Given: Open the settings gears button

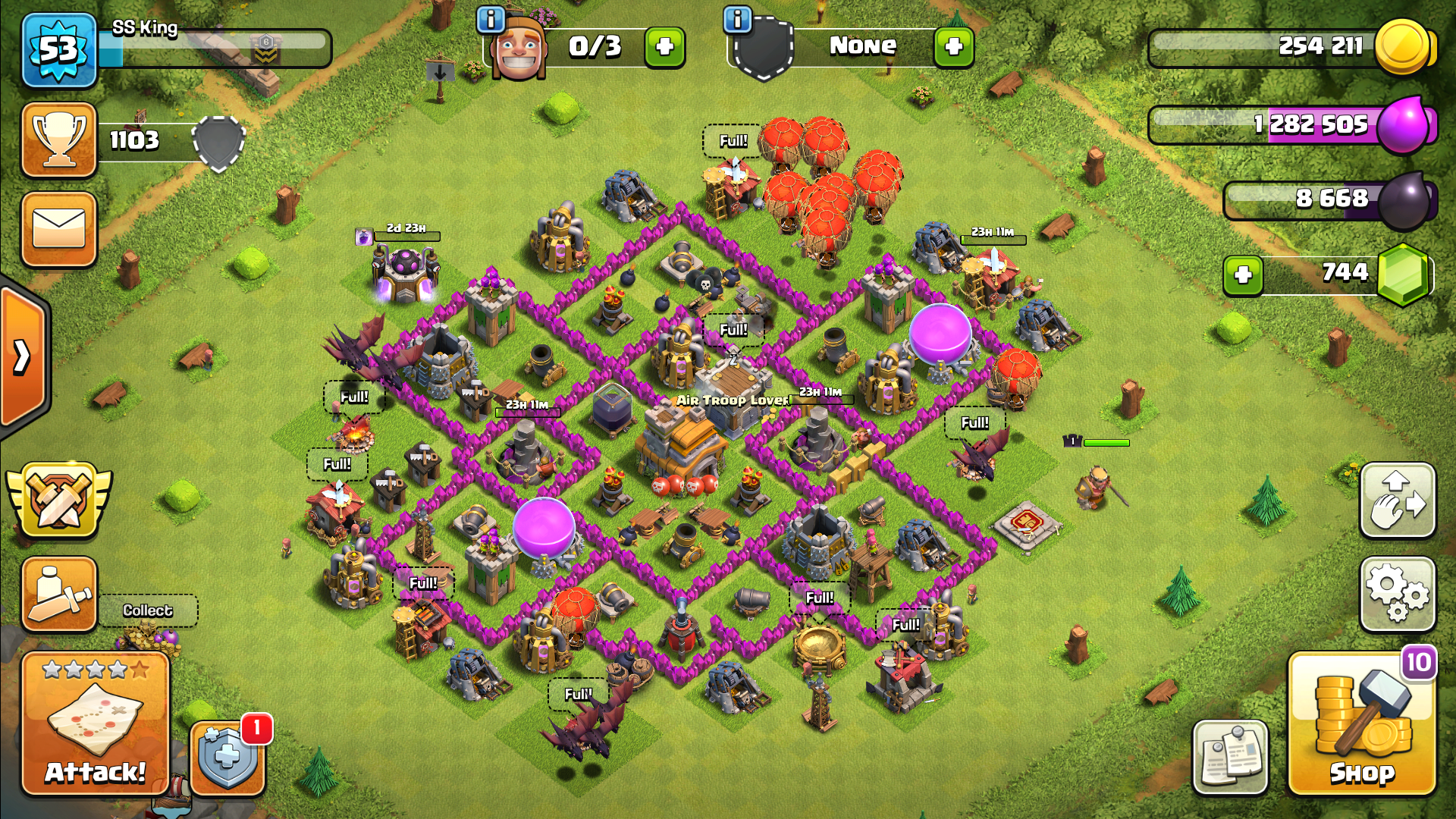Looking at the screenshot, I should (1398, 594).
